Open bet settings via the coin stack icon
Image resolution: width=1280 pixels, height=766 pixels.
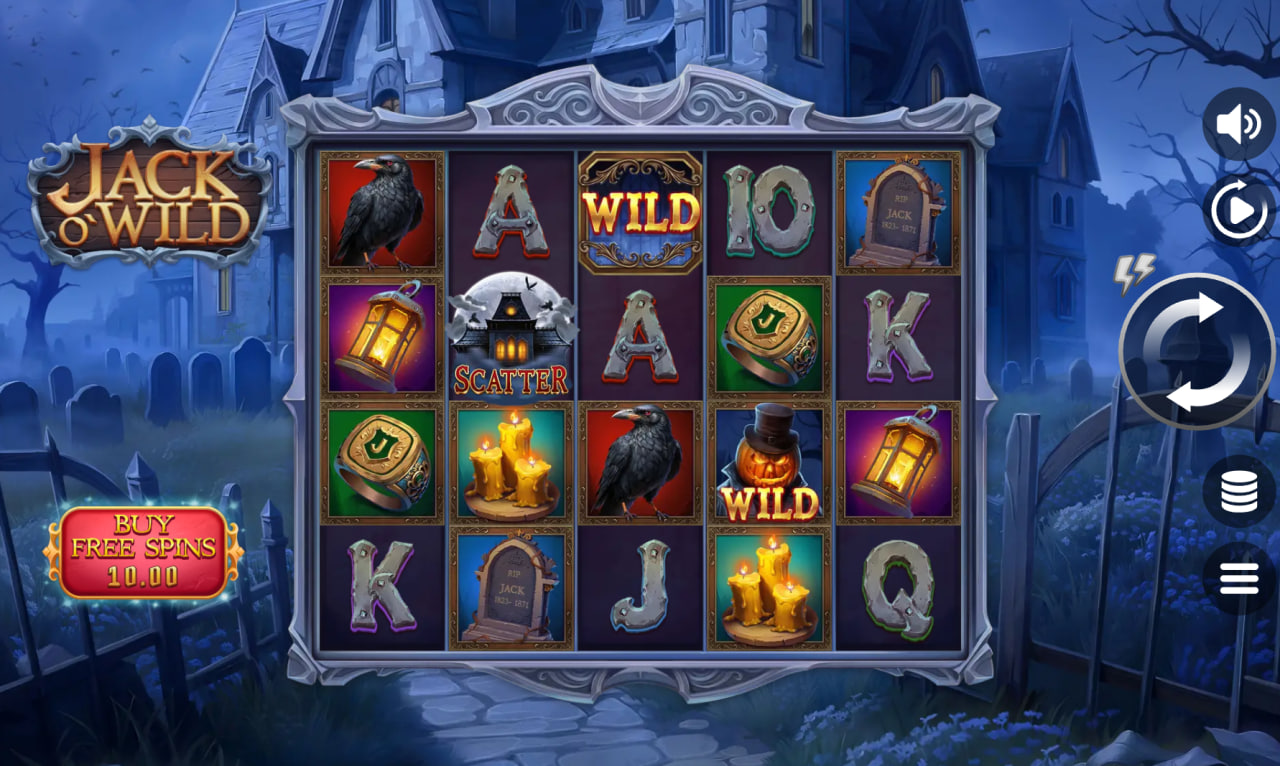coord(1238,492)
